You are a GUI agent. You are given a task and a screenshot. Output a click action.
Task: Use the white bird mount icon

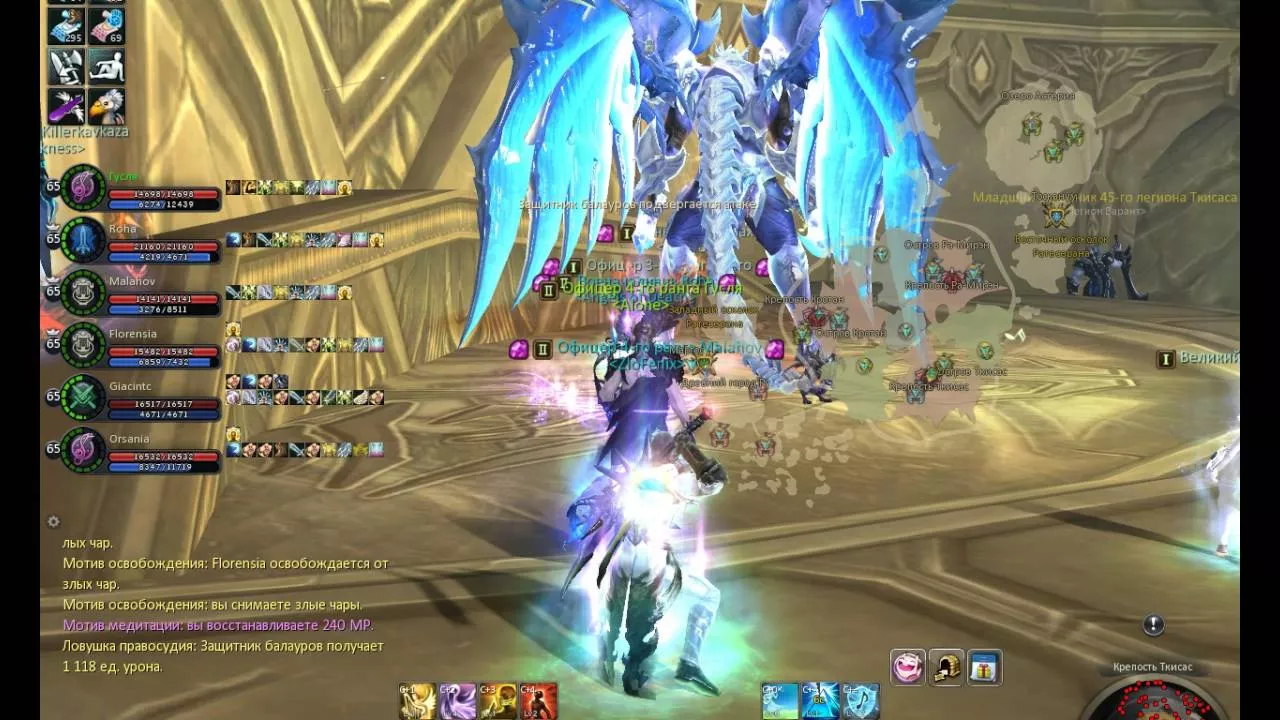click(106, 104)
